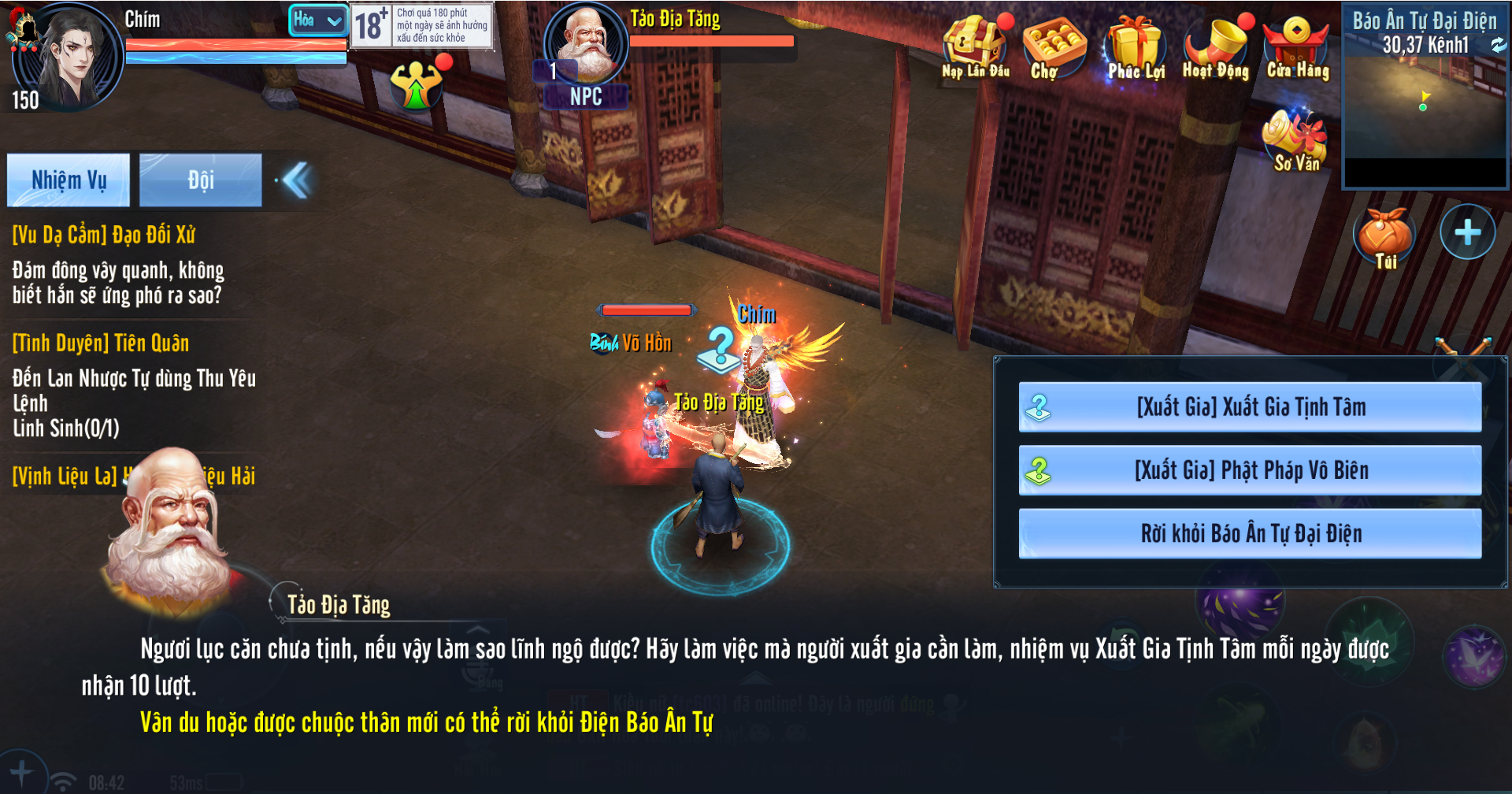Collapse the quest panel with the arrow
This screenshot has width=1512, height=794.
(x=297, y=180)
